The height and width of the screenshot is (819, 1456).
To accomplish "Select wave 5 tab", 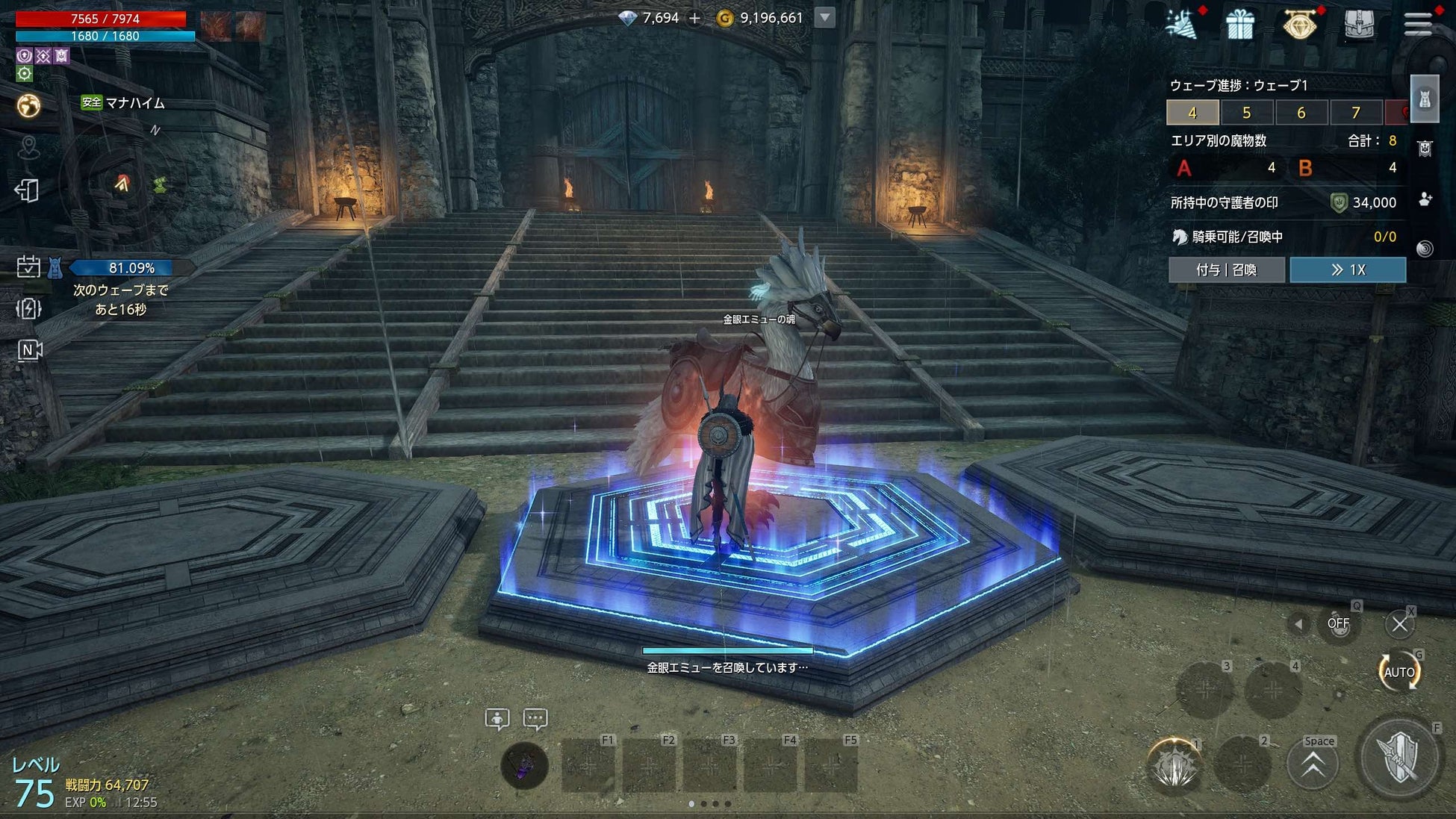I will [x=1246, y=113].
